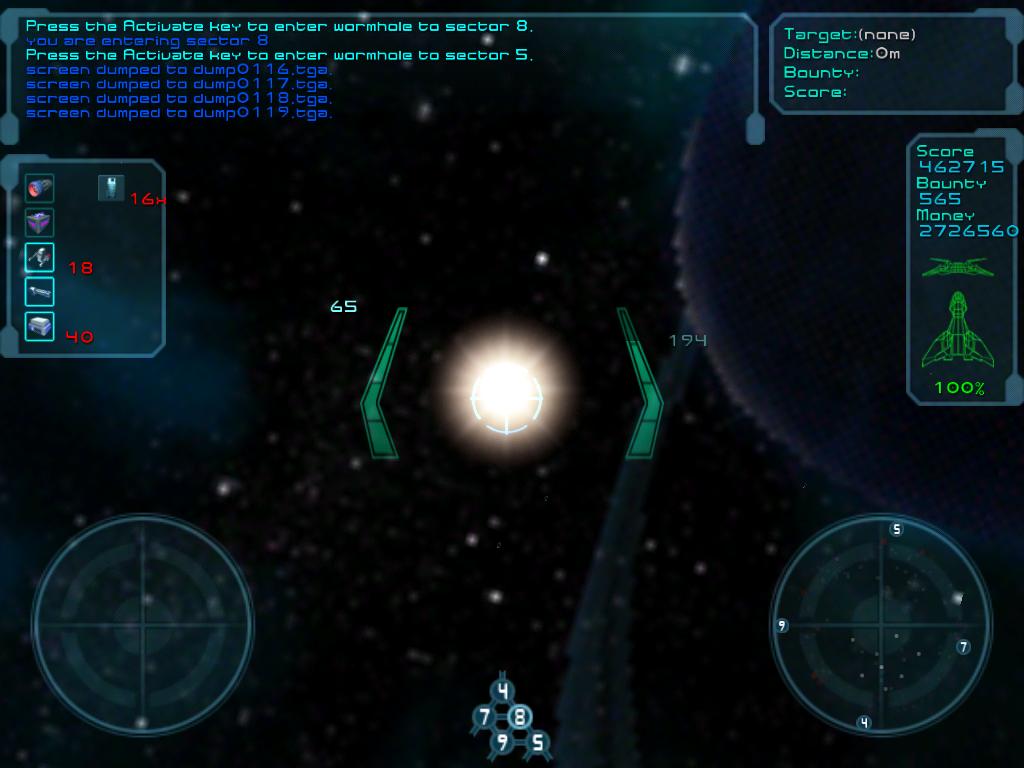Screen dimensions: 1024x768
Task: Click the canister icon beside the red 16
Action: (x=111, y=187)
